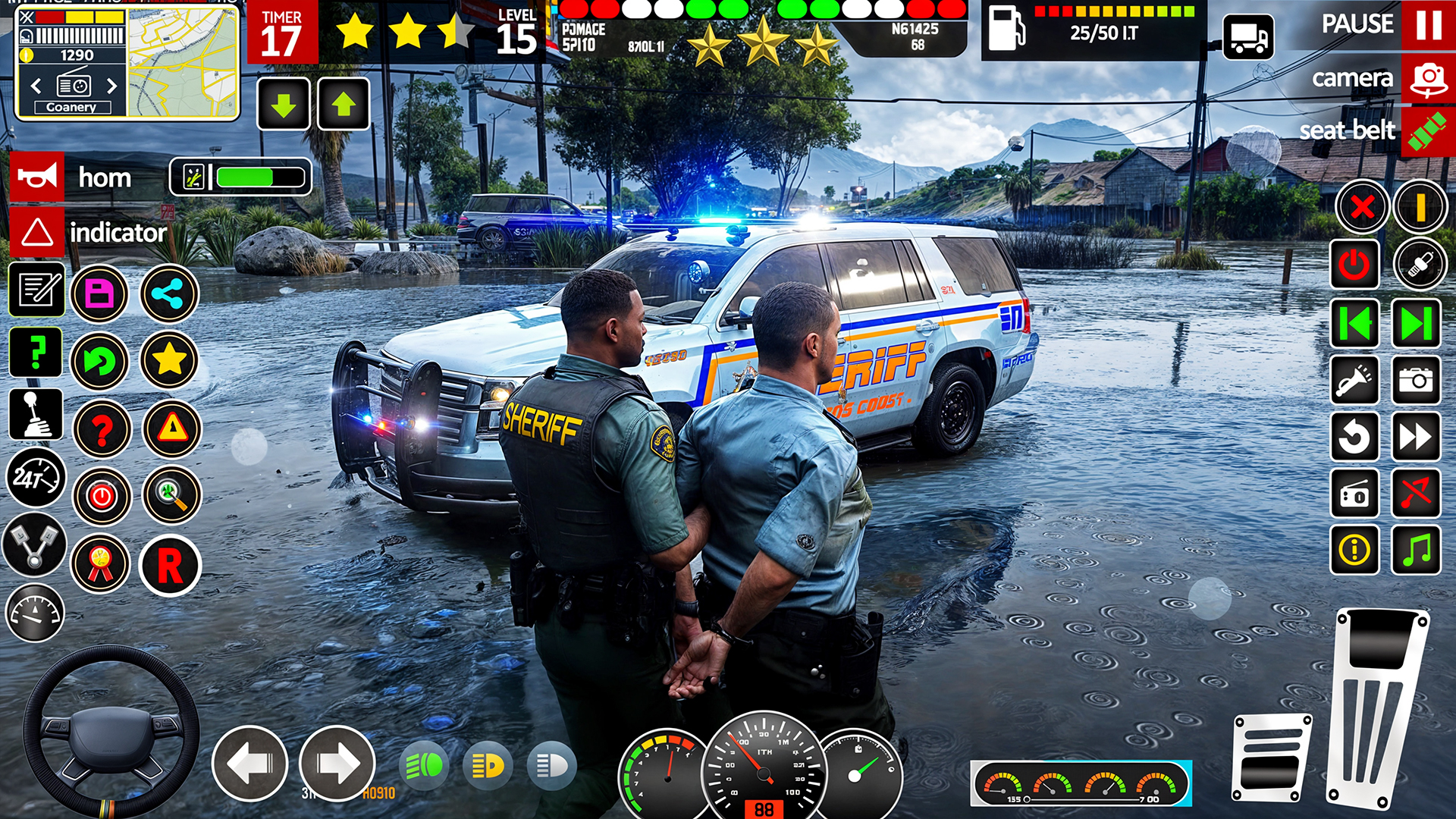Toggle the seat belt option
Image resolution: width=1456 pixels, height=819 pixels.
point(1429,129)
